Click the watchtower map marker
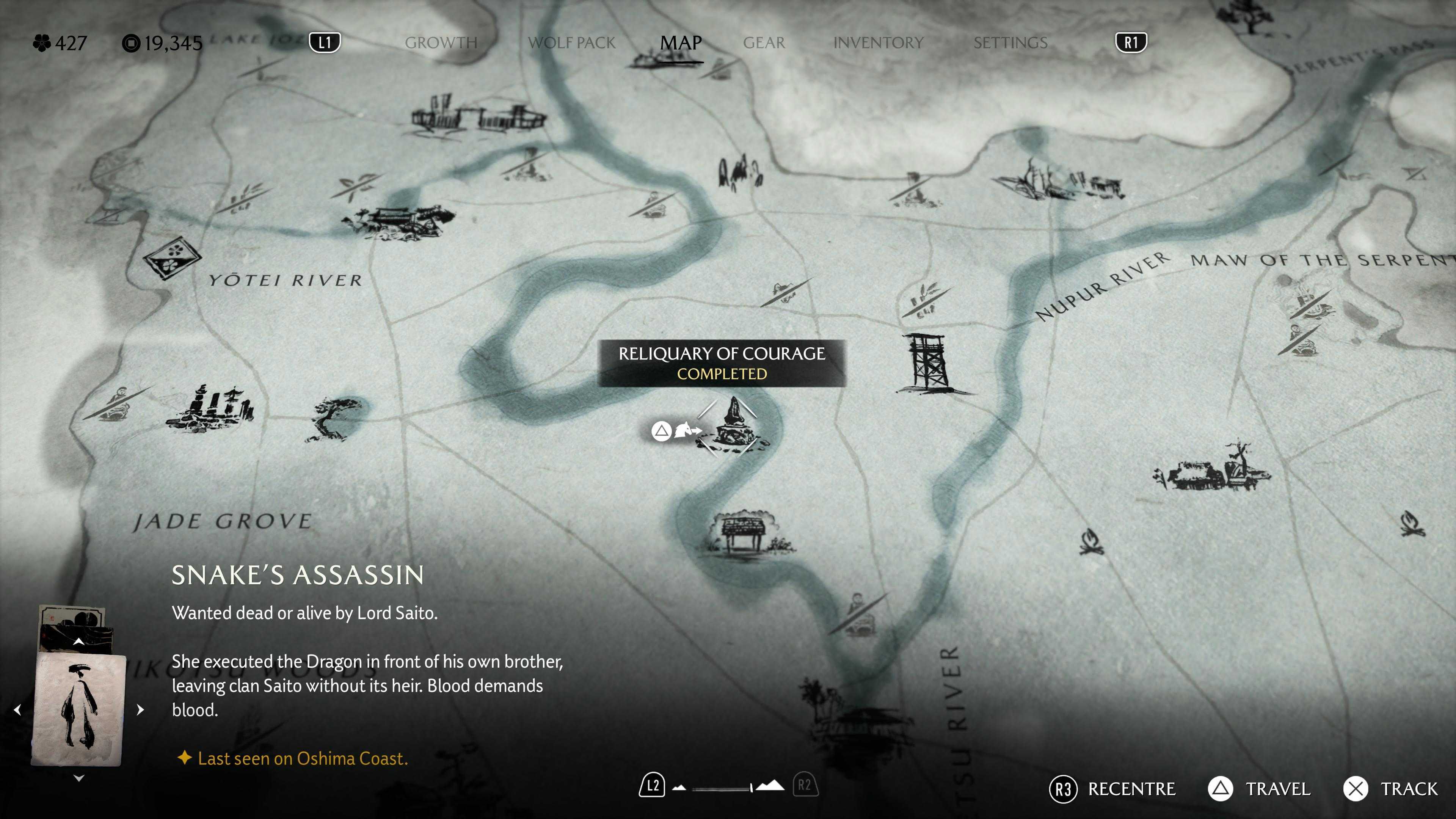Screen dimensions: 1456x819 pyautogui.click(x=926, y=362)
